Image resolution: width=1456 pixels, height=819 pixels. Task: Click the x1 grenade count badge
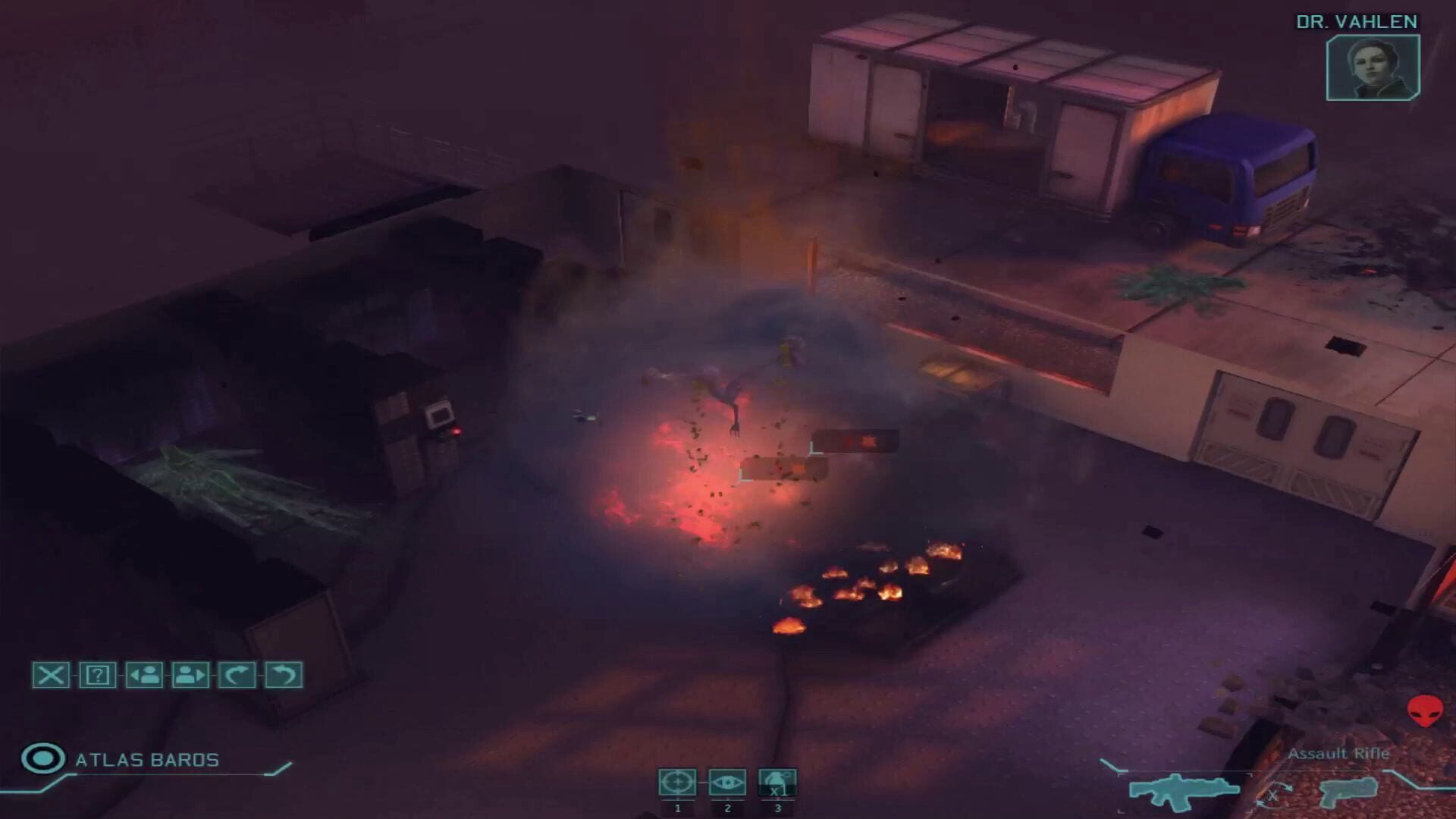[776, 791]
